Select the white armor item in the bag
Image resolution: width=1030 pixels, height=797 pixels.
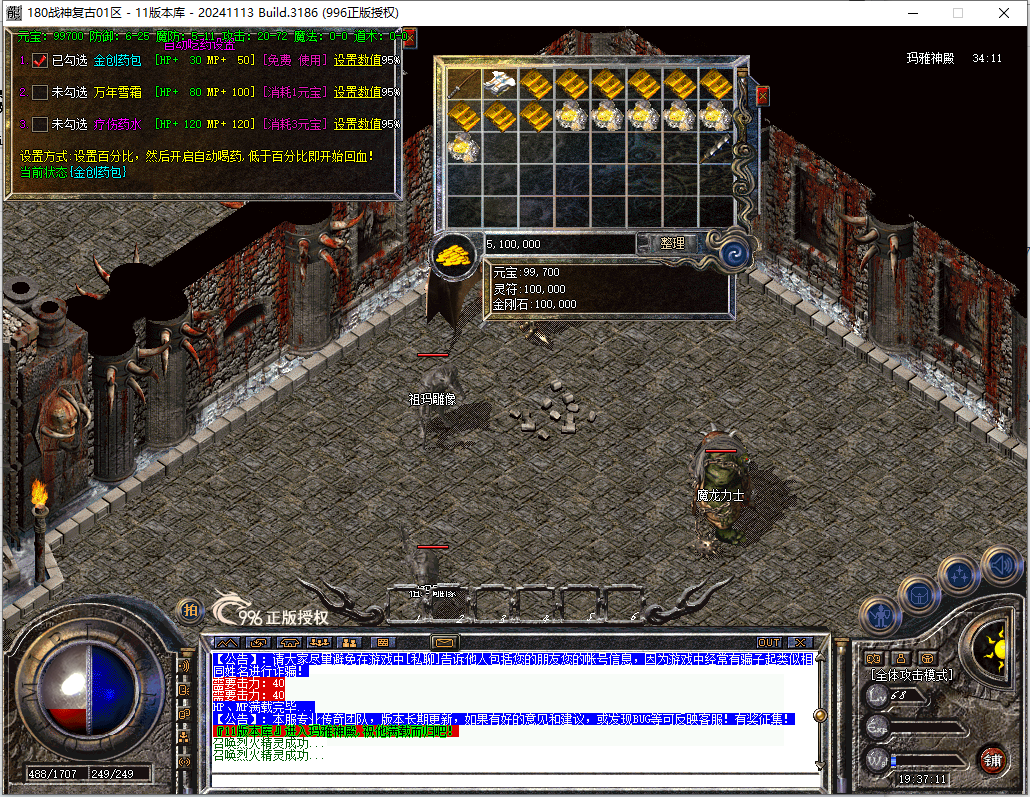tap(498, 84)
